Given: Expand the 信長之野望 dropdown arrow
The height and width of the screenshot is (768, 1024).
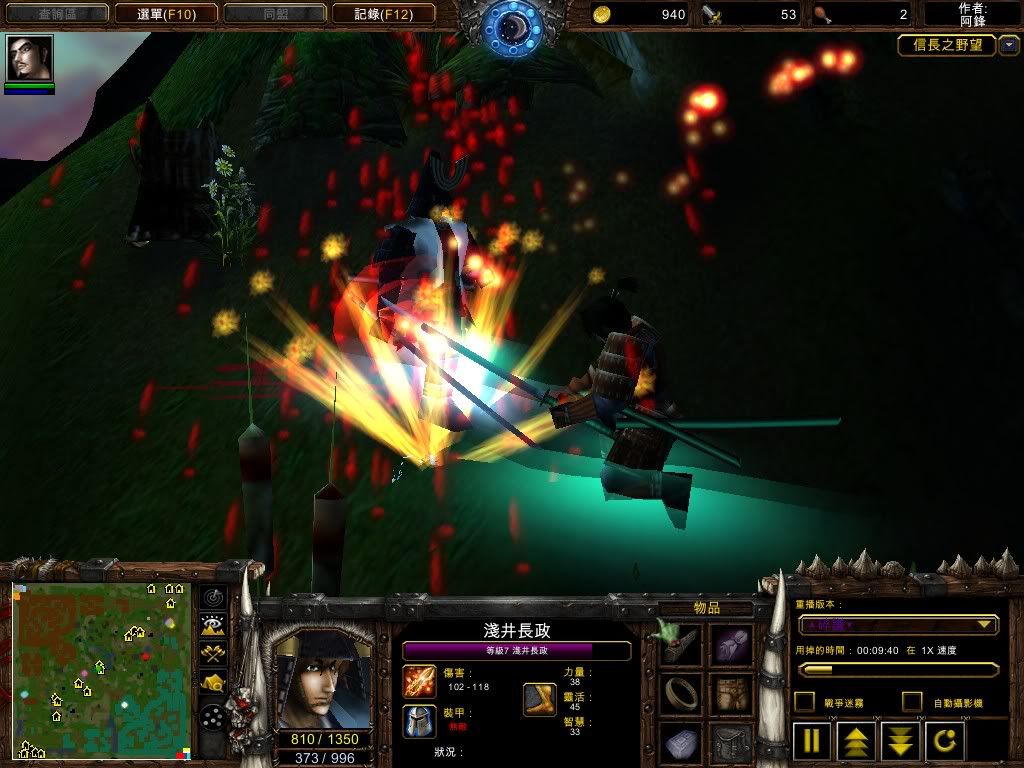Looking at the screenshot, I should [x=1009, y=45].
